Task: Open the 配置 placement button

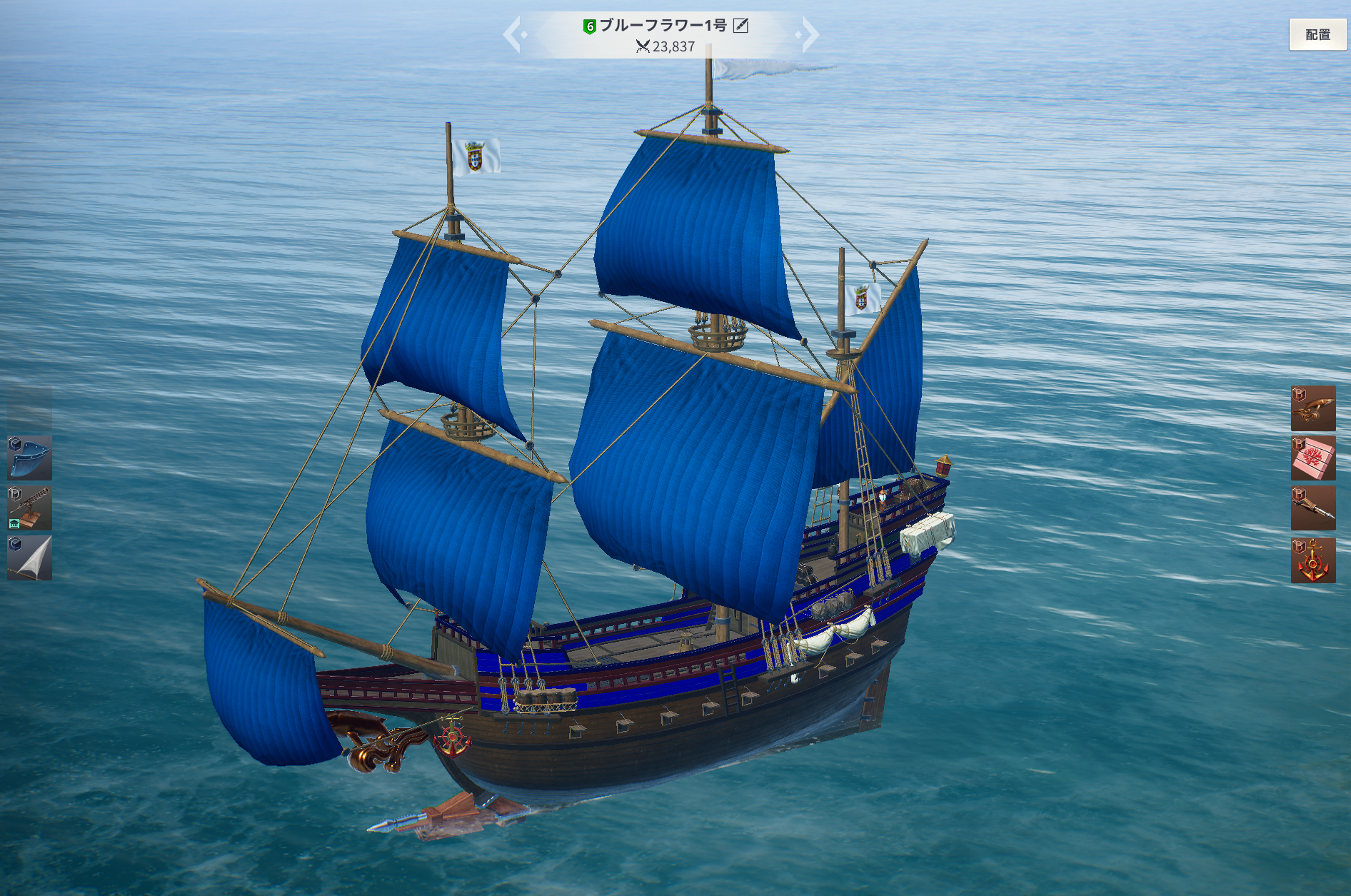Action: 1317,34
